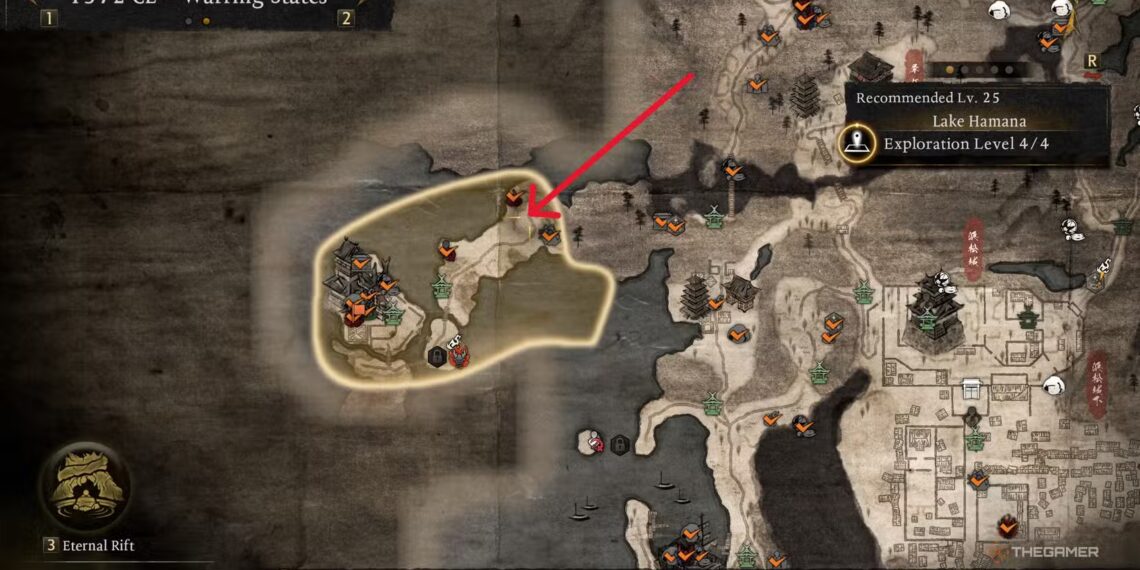Select the completed marker the red arrow points at

(x=516, y=196)
